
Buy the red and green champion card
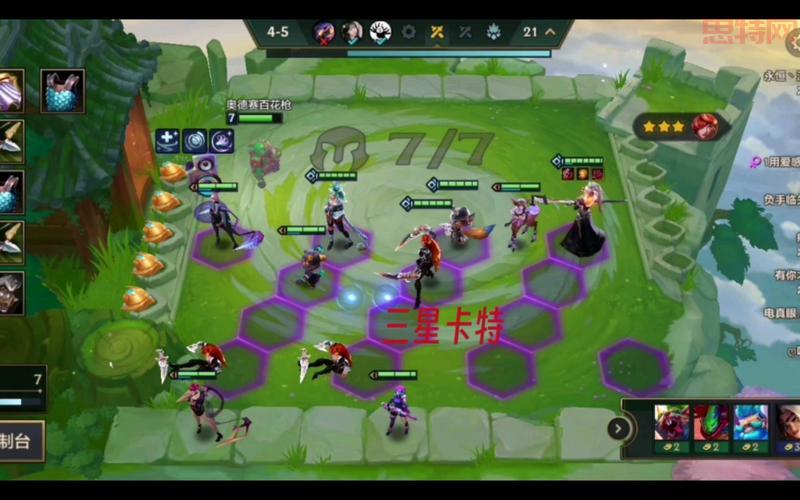tap(711, 427)
